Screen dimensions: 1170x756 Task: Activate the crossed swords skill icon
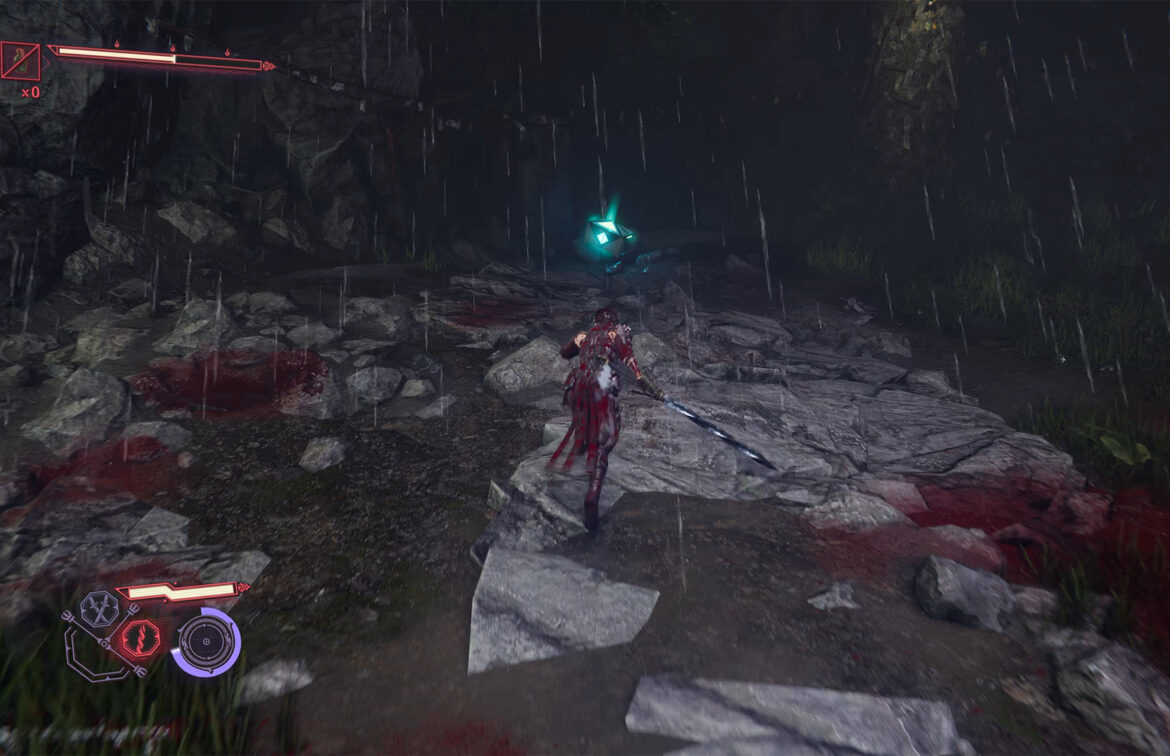tap(99, 607)
